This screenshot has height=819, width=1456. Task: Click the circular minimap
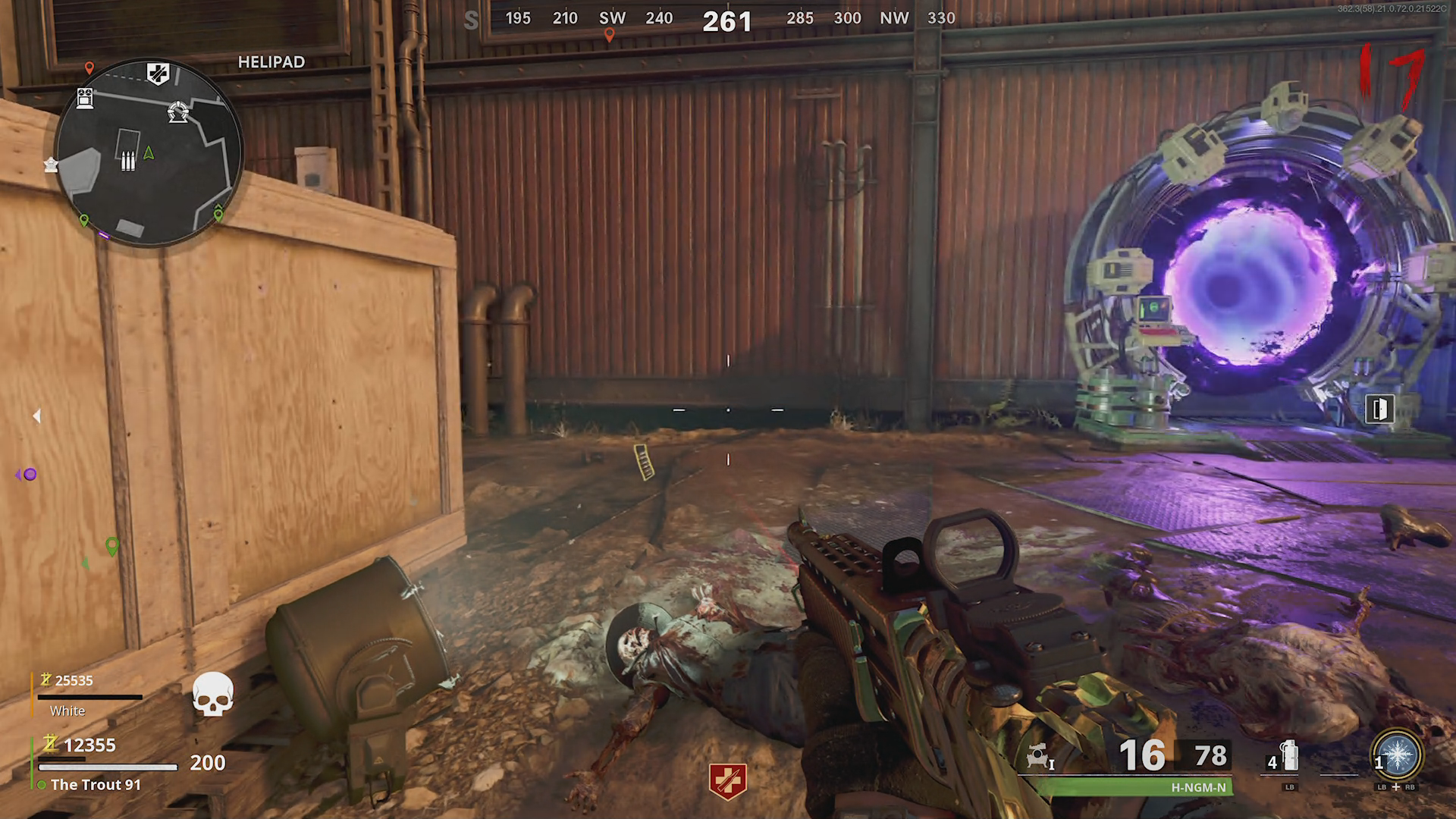(149, 153)
